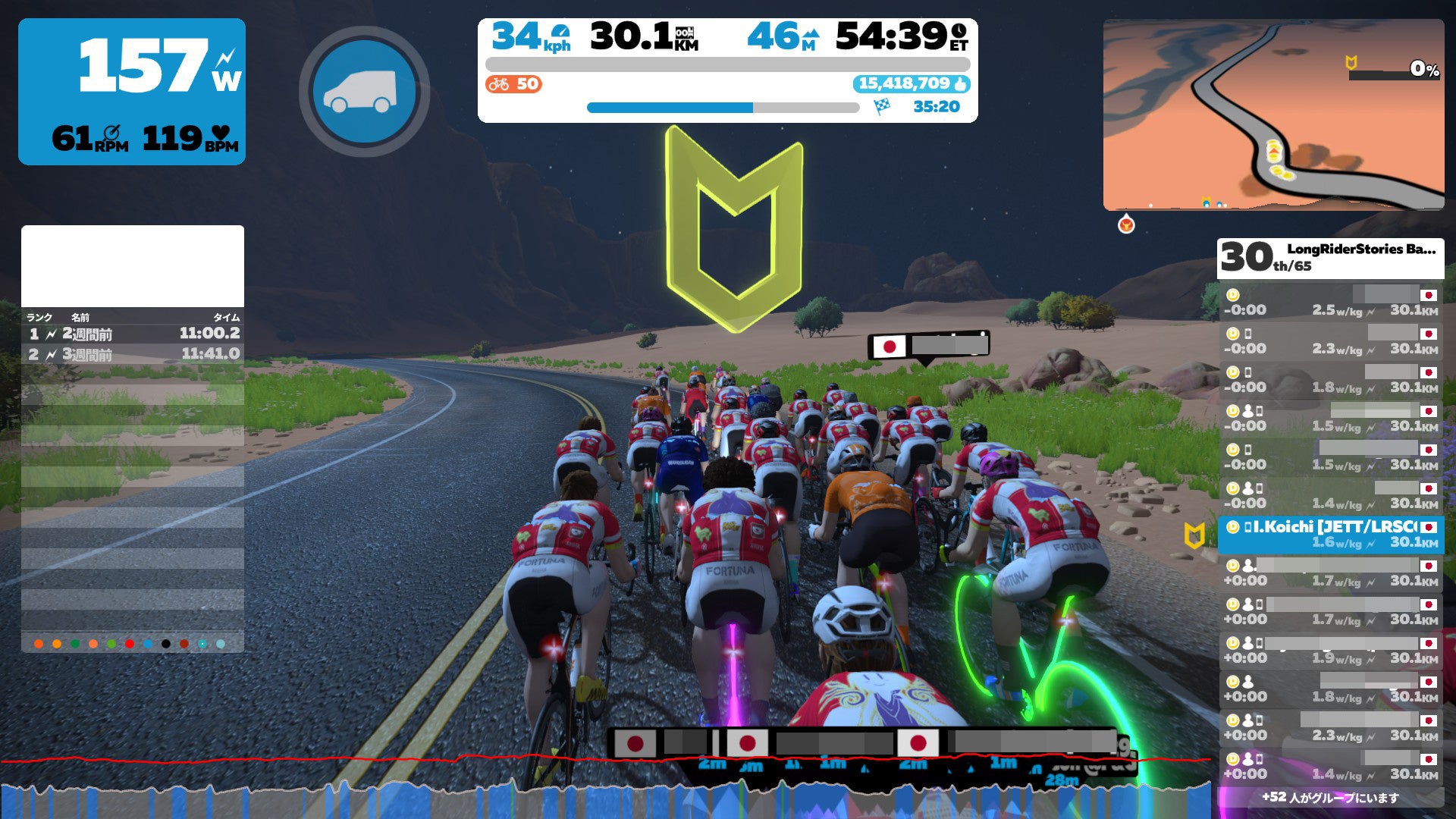The height and width of the screenshot is (819, 1456).
Task: Open the route minimap
Action: coord(1273,115)
